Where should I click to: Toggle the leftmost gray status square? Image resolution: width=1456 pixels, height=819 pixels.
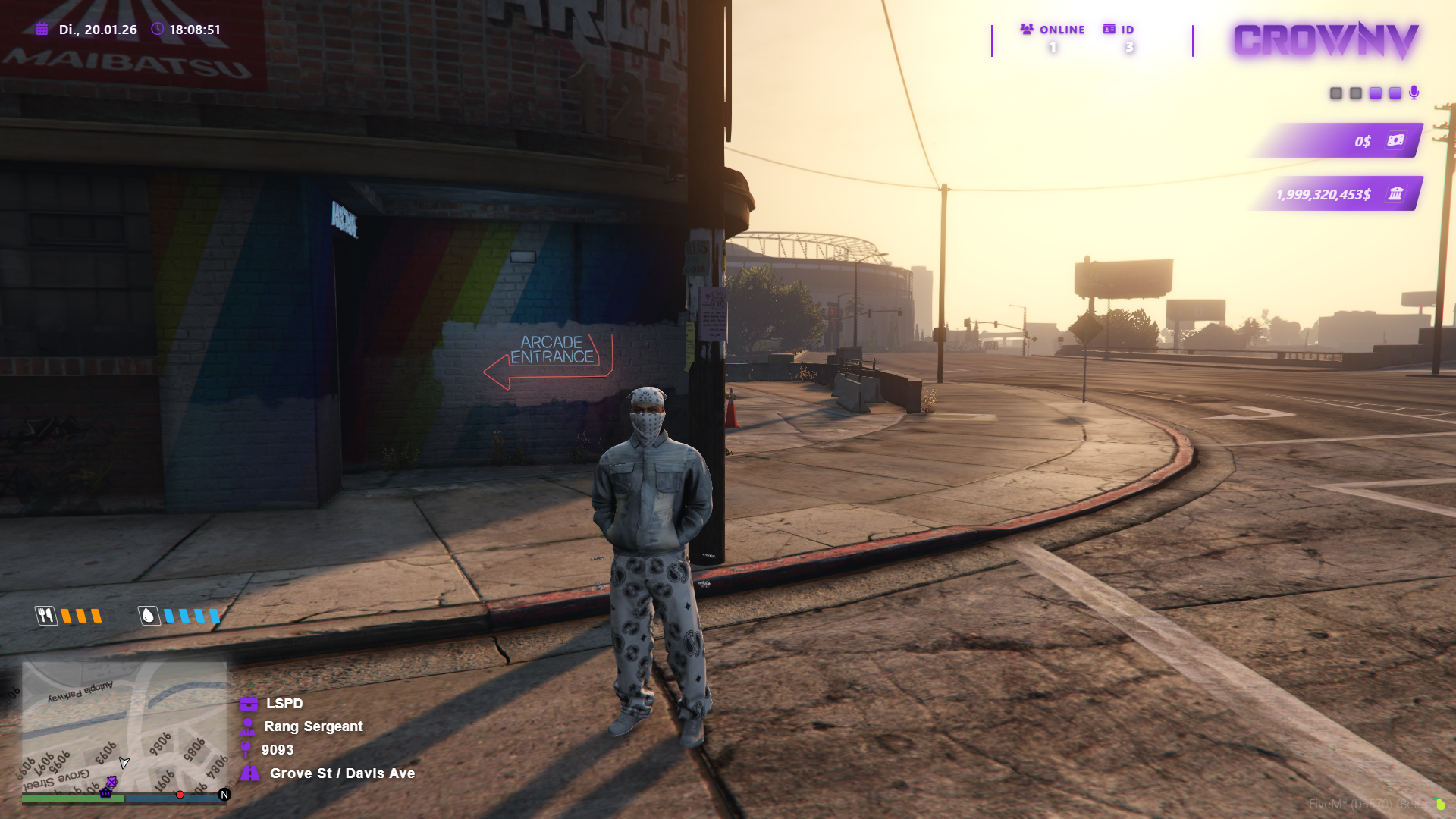[1336, 93]
